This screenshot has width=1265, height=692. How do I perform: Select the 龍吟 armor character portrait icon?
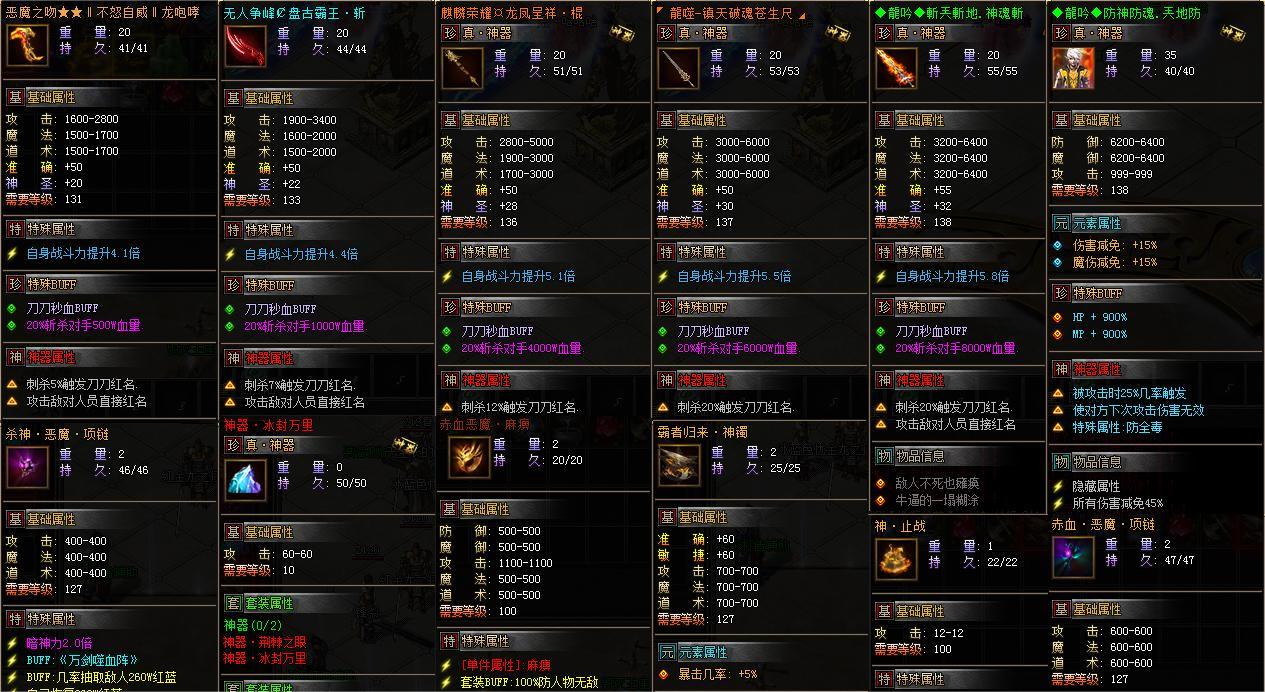(x=1073, y=68)
